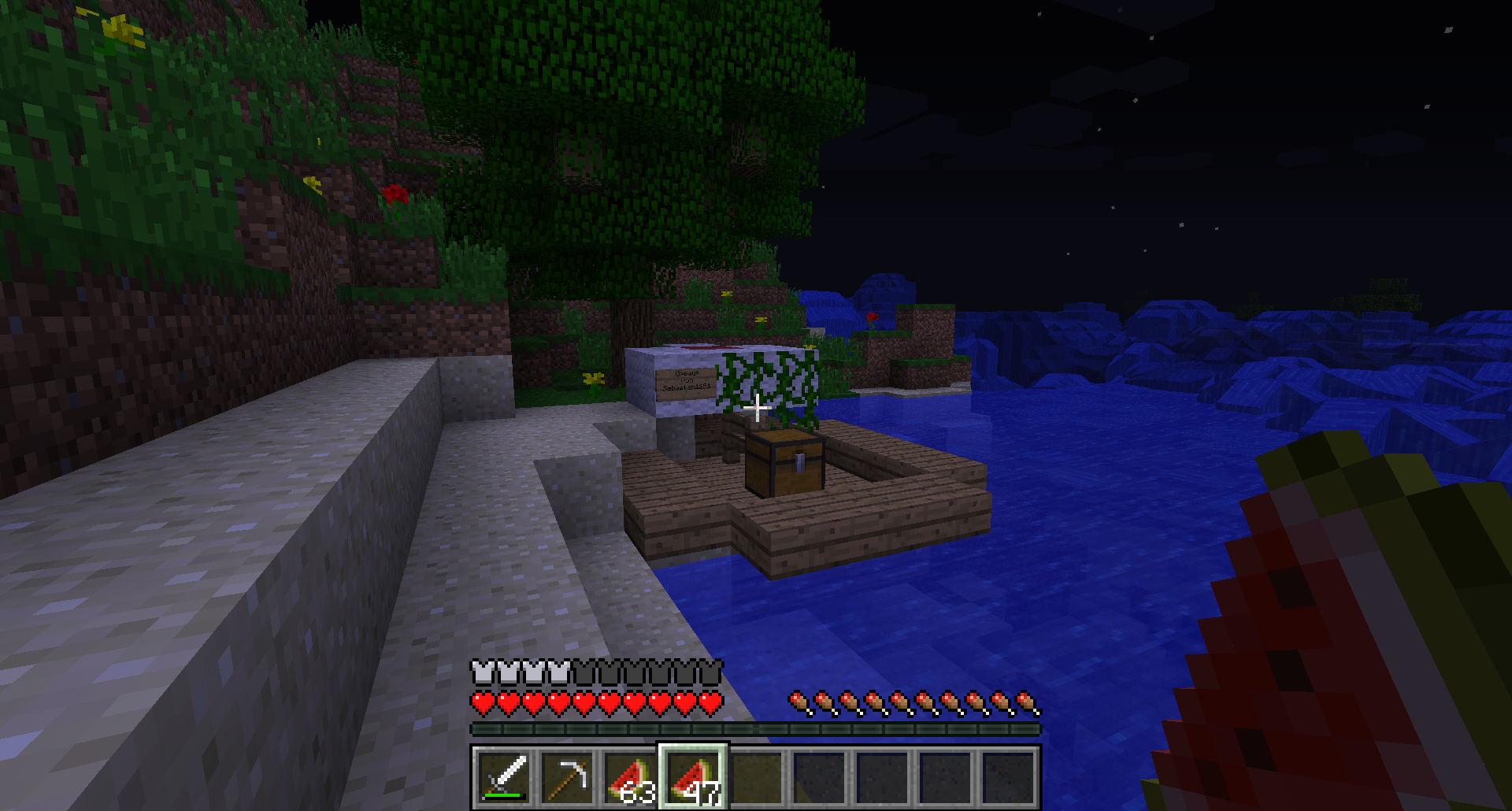Choose the melon stack of 63
The image size is (1512, 811).
pyautogui.click(x=630, y=777)
